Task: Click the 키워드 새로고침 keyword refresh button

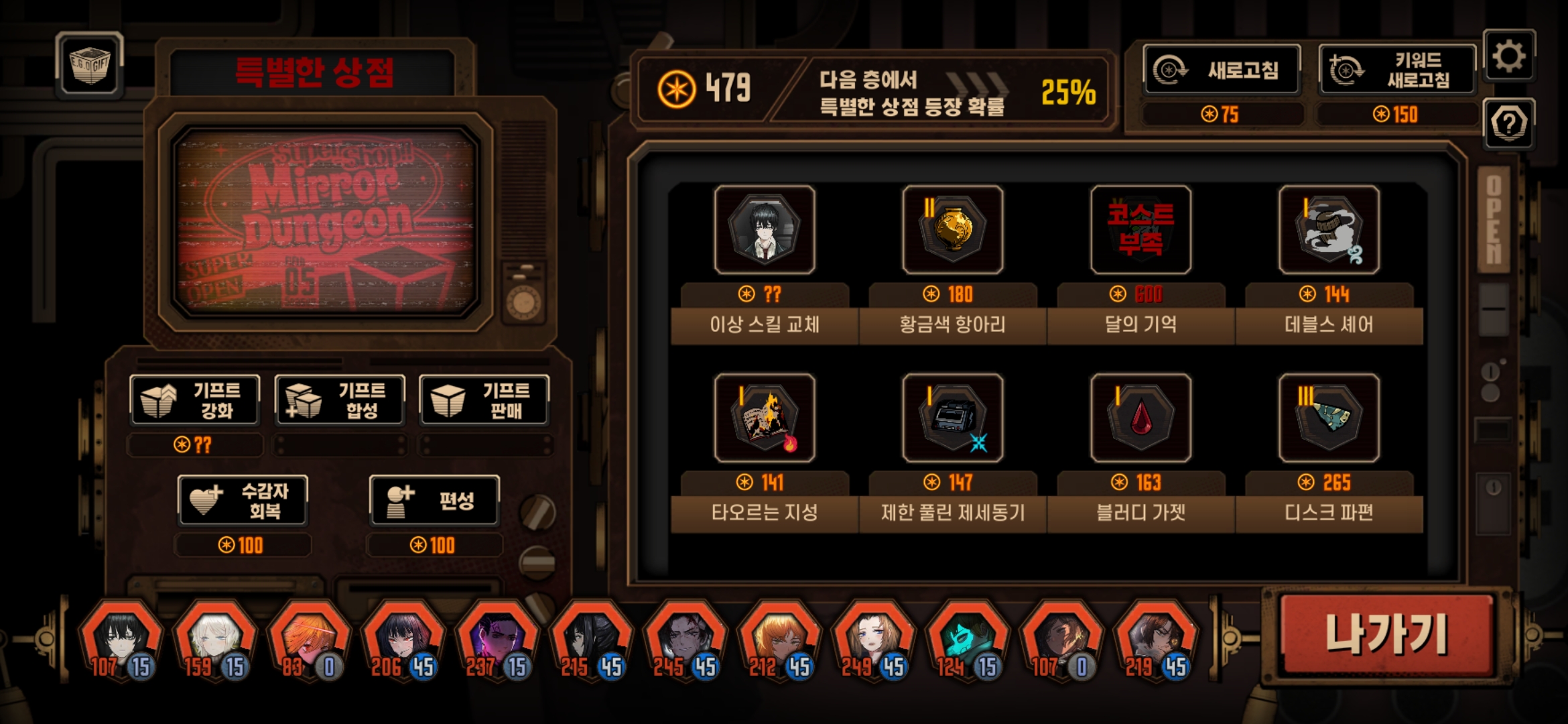Action: [x=1398, y=70]
